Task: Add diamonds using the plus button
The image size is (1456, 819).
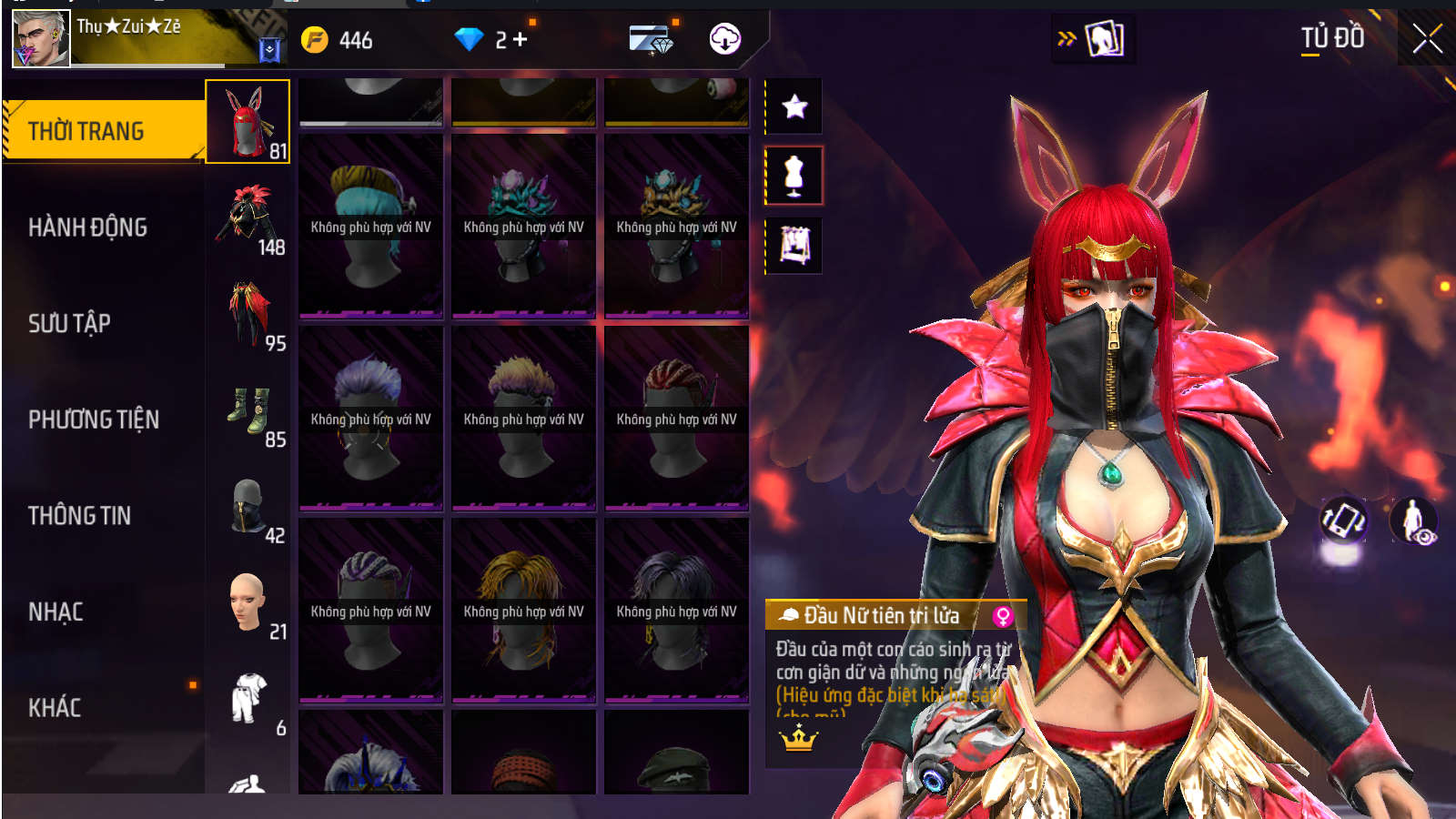Action: pos(521,40)
